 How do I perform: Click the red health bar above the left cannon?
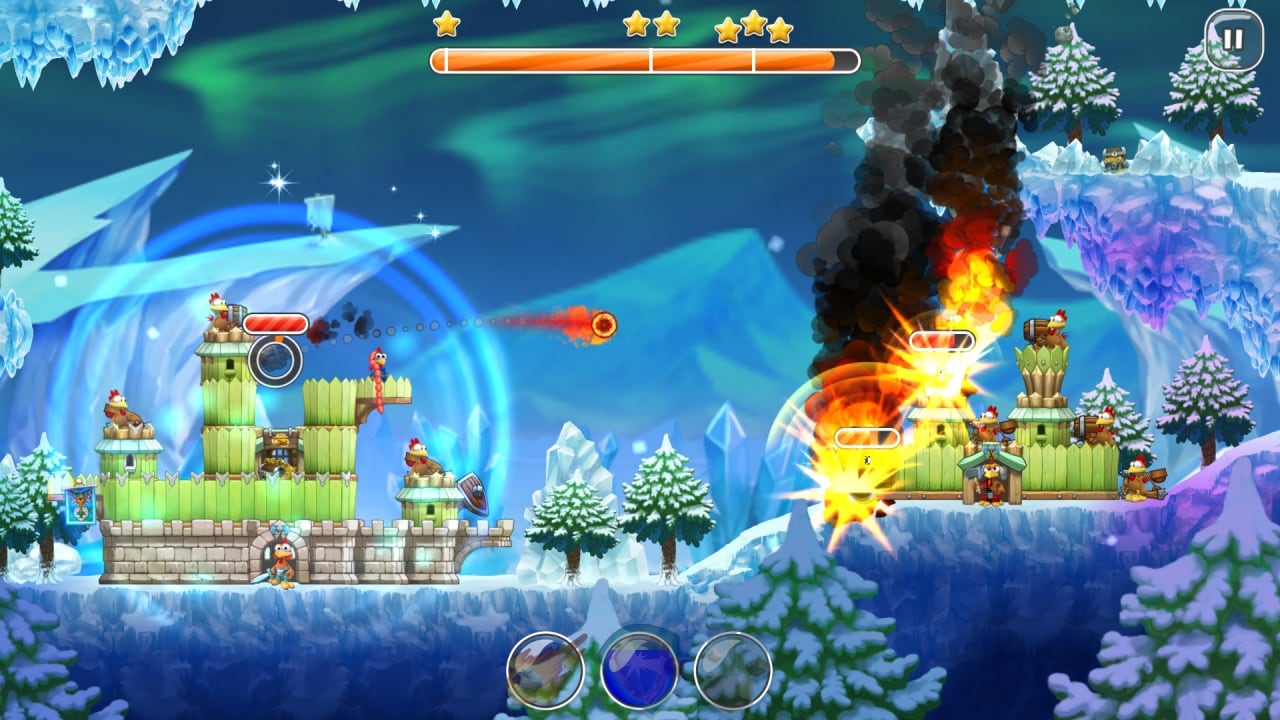[x=277, y=322]
